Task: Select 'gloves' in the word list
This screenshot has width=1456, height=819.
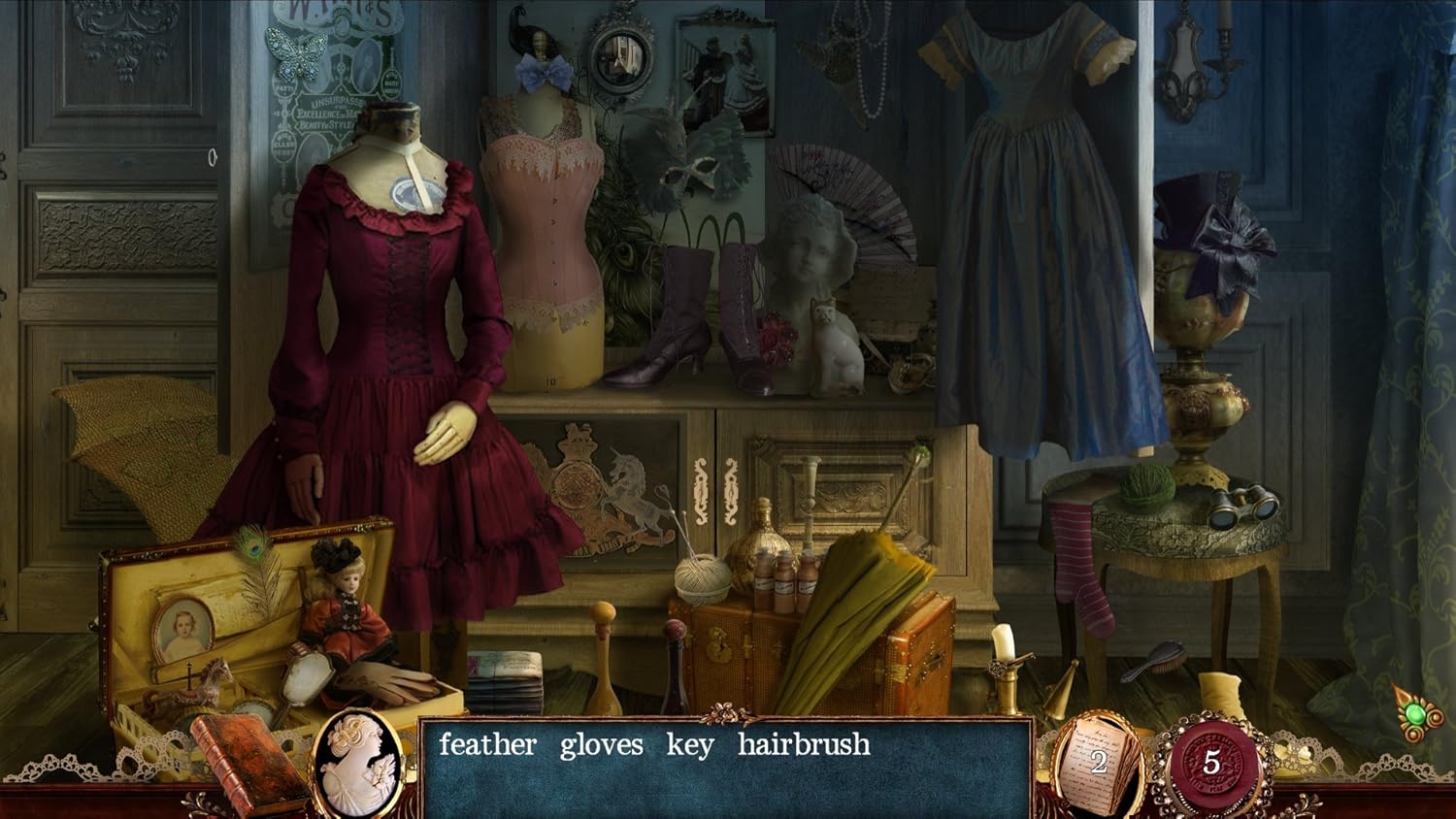Action: click(602, 746)
